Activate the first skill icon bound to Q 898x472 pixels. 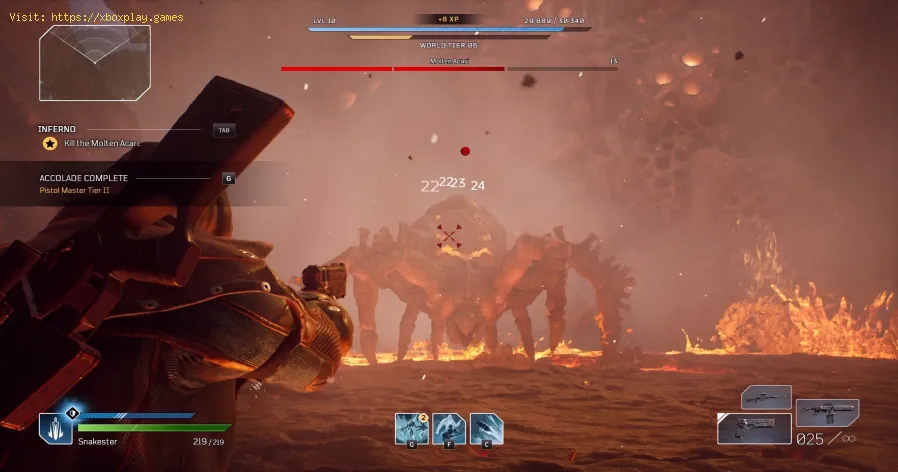411,428
